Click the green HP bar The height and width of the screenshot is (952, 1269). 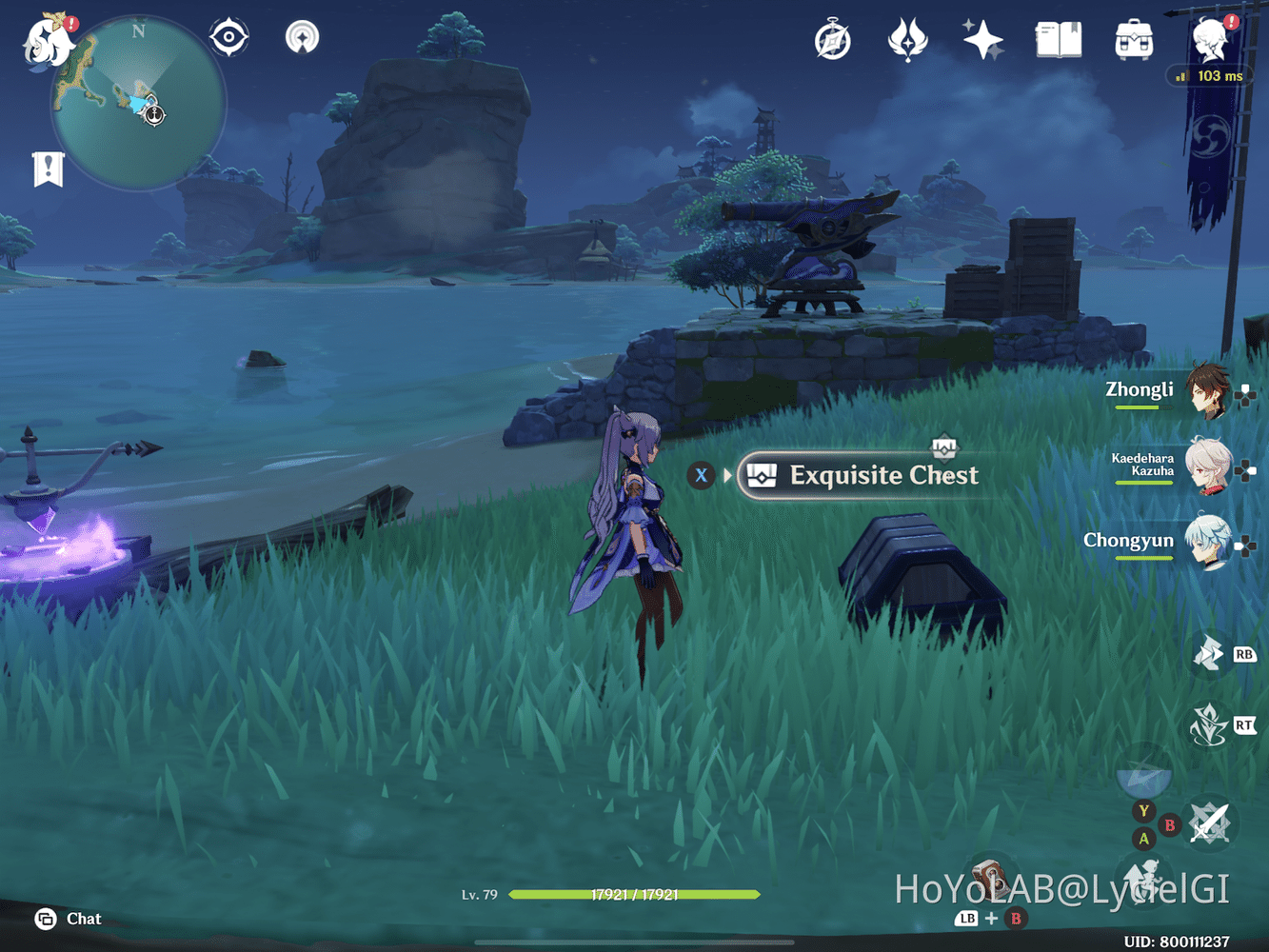coord(633,895)
